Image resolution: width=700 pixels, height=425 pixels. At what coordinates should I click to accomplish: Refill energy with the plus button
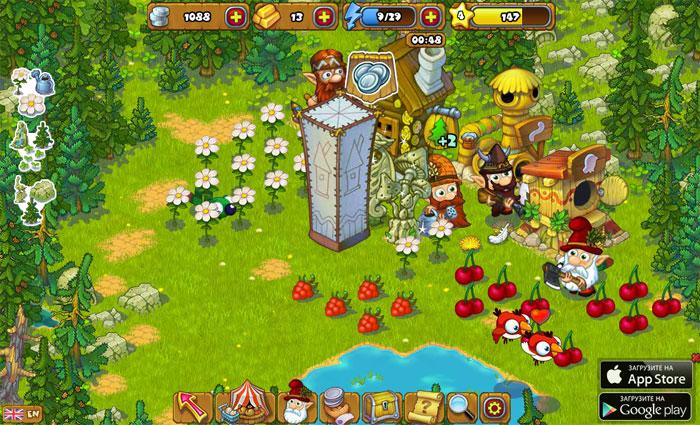click(430, 16)
